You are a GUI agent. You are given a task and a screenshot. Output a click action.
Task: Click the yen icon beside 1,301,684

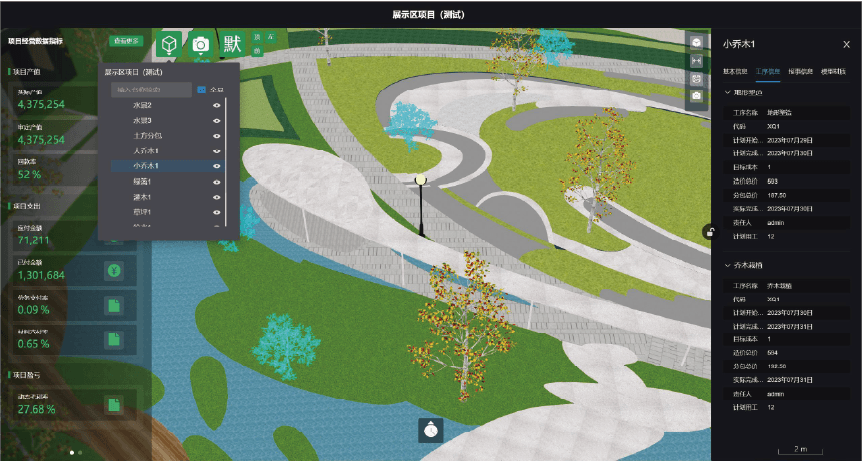[x=114, y=270]
